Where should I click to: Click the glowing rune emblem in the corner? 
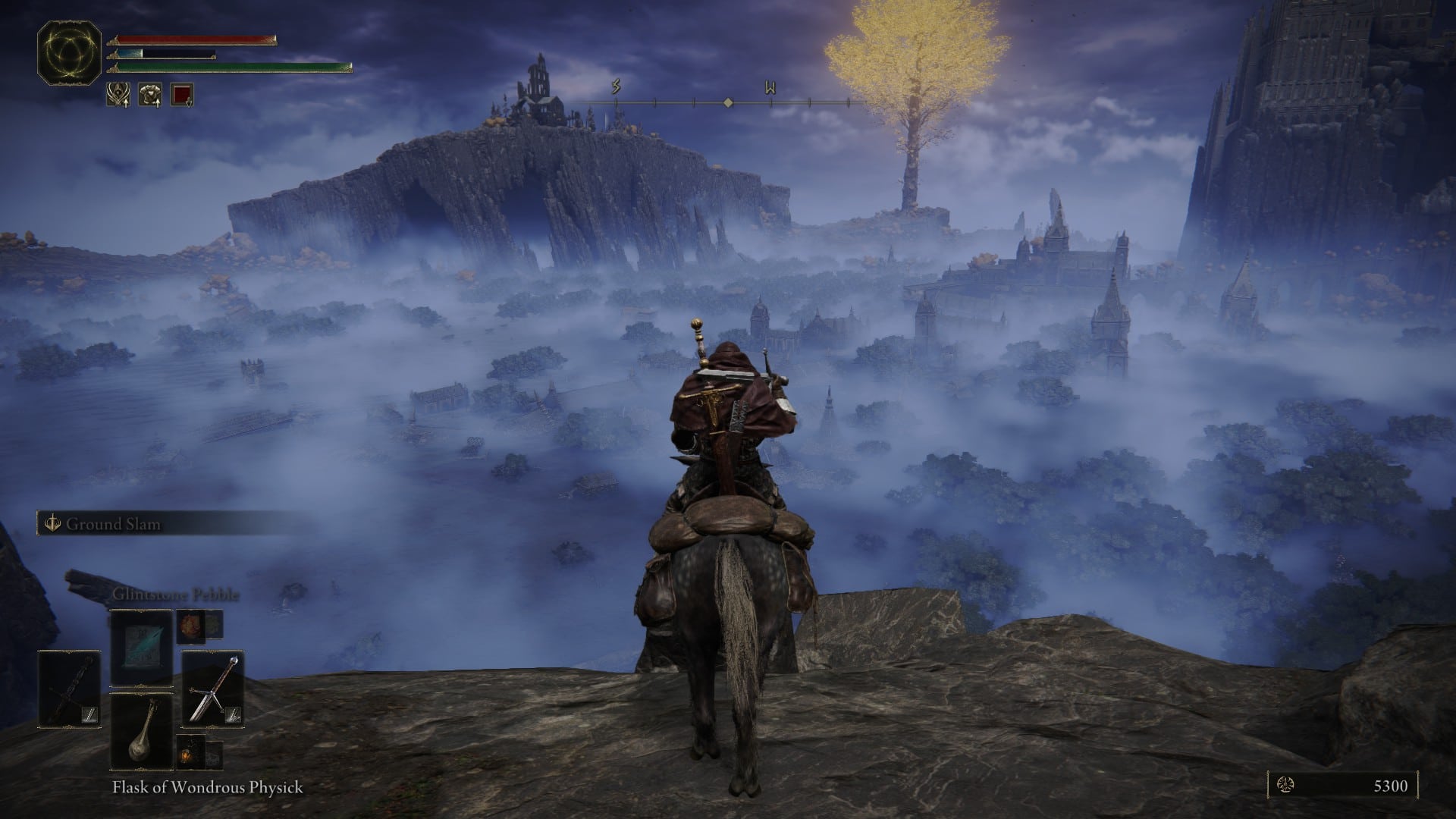point(70,52)
